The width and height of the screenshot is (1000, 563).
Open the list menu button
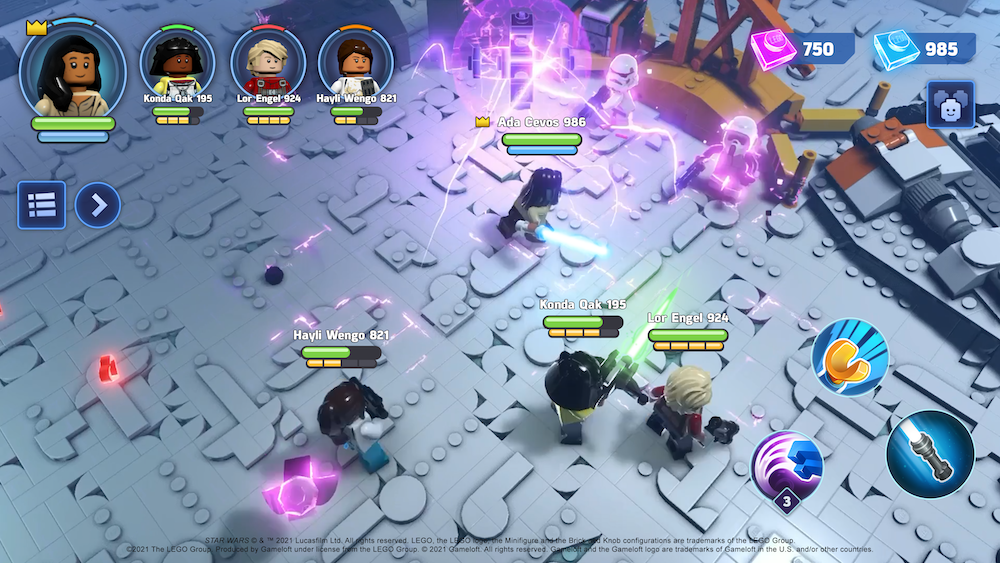pyautogui.click(x=42, y=205)
